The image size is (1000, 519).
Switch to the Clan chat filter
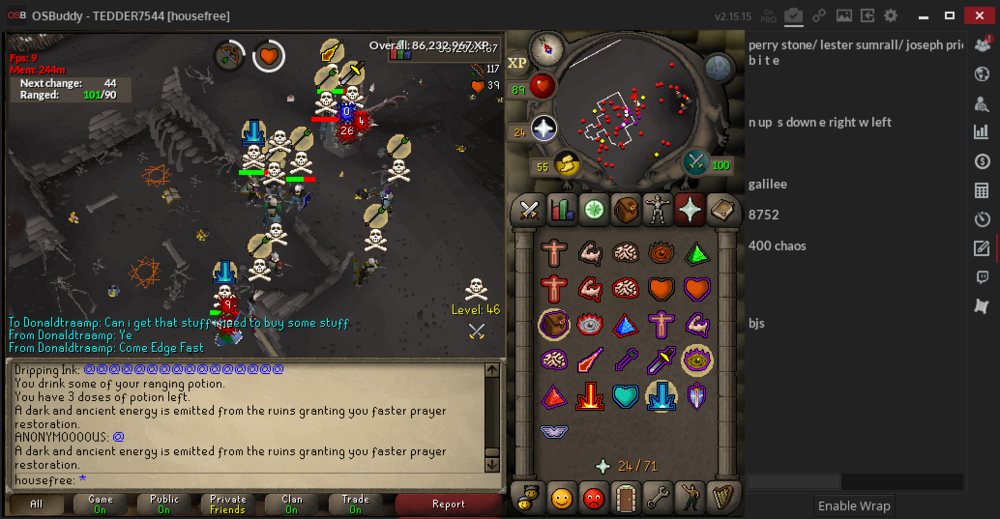292,504
